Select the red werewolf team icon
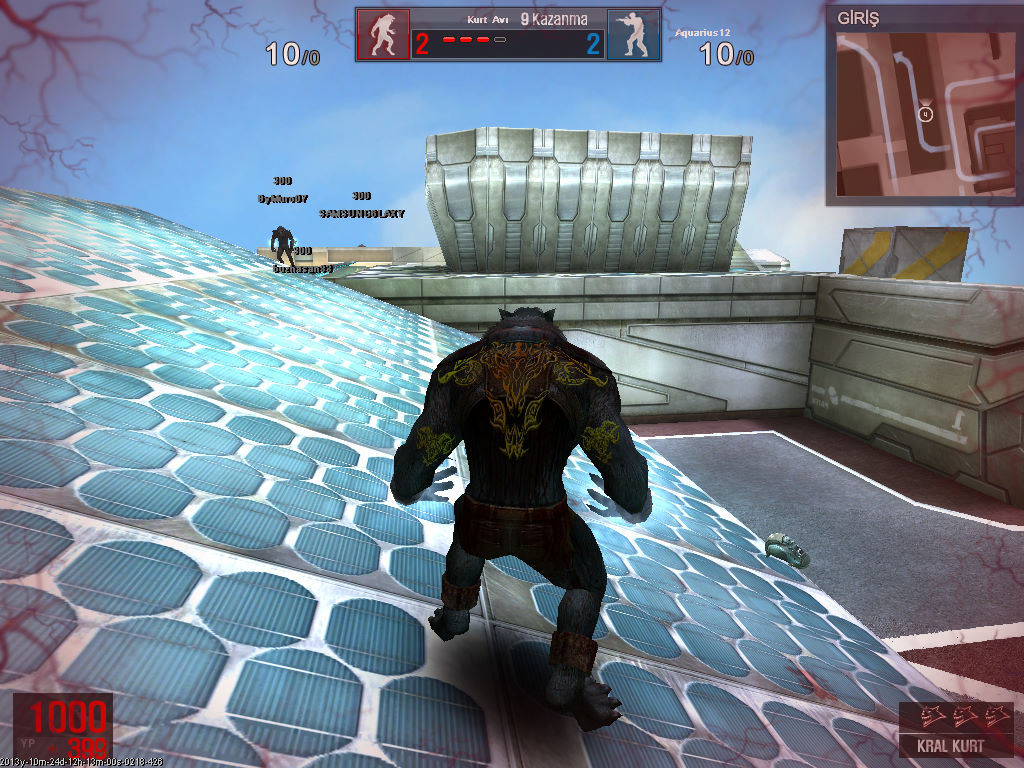Image resolution: width=1024 pixels, height=768 pixels. (382, 36)
